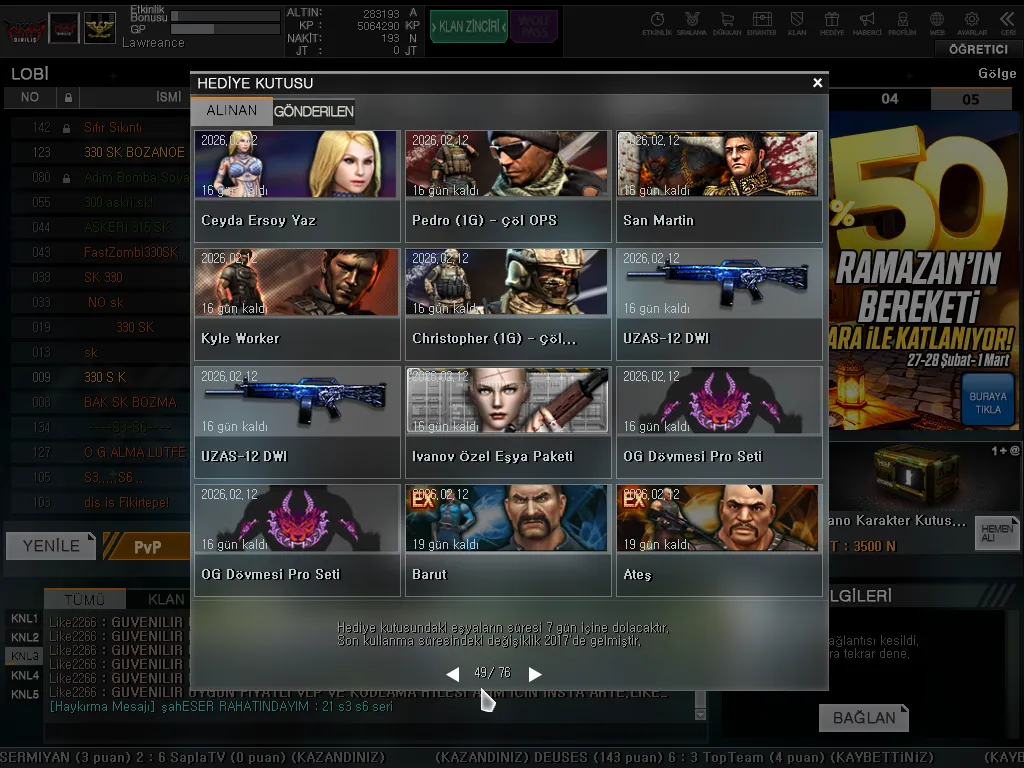The height and width of the screenshot is (768, 1024).
Task: Choose the Pedro (1G) çöl OPS gift
Action: tap(507, 186)
